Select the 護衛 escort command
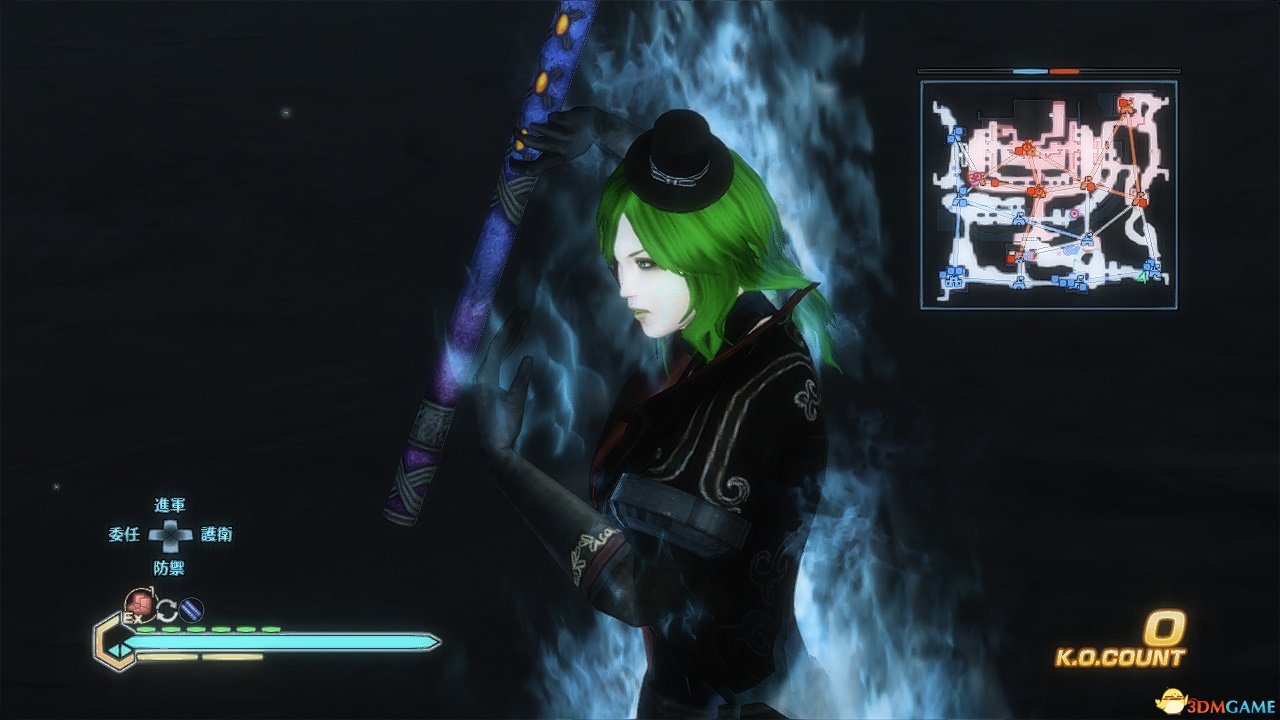This screenshot has width=1280, height=720. (217, 535)
